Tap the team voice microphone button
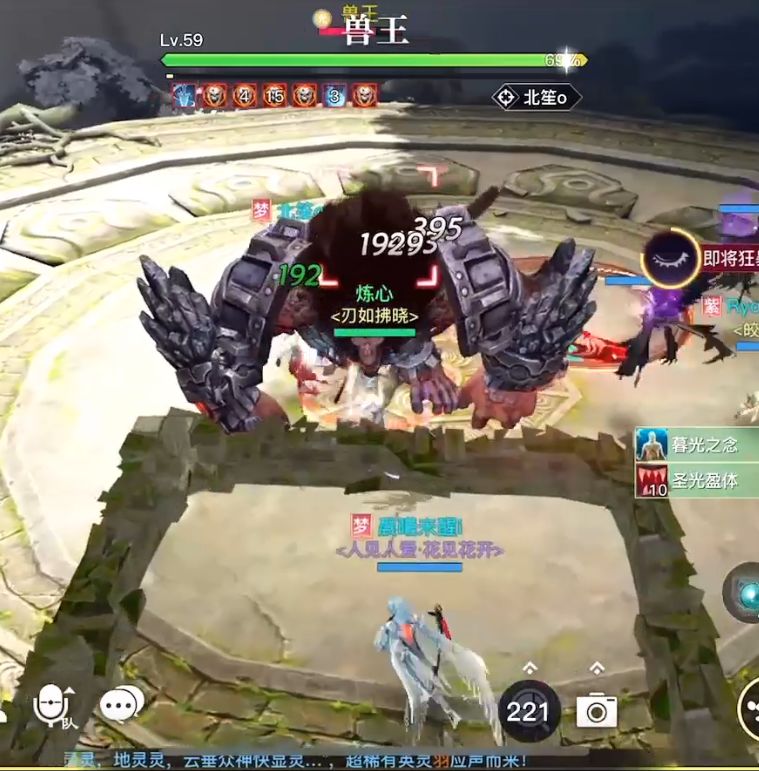 53,706
